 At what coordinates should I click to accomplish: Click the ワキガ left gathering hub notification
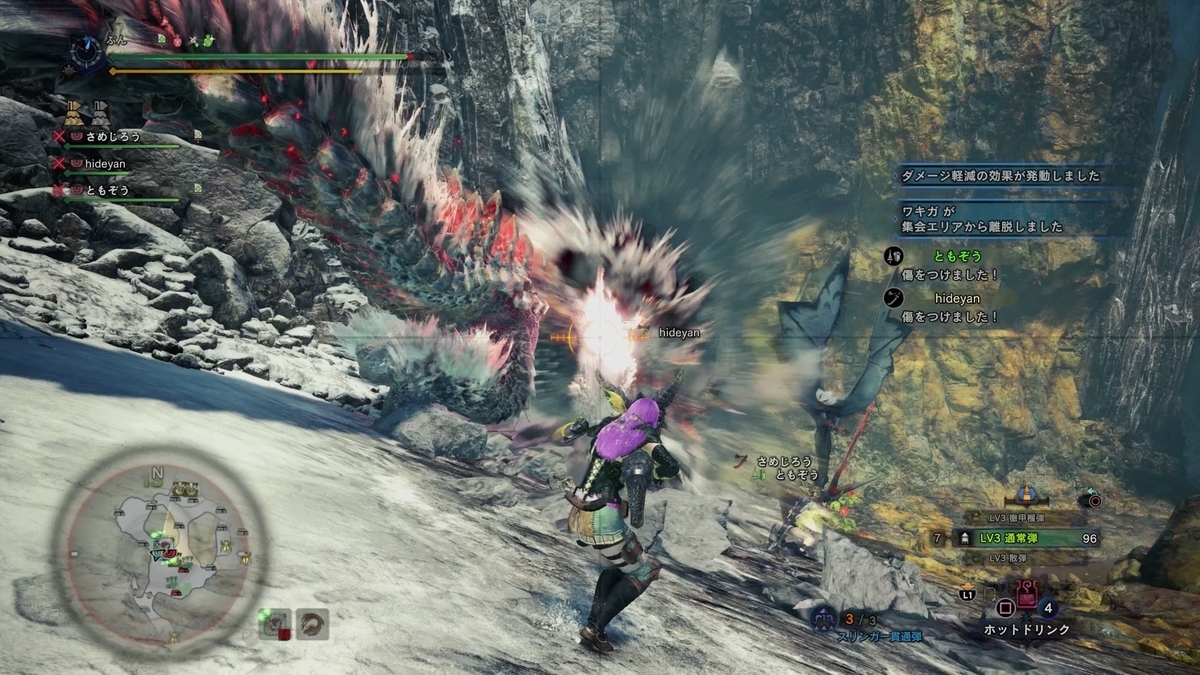[x=1000, y=219]
